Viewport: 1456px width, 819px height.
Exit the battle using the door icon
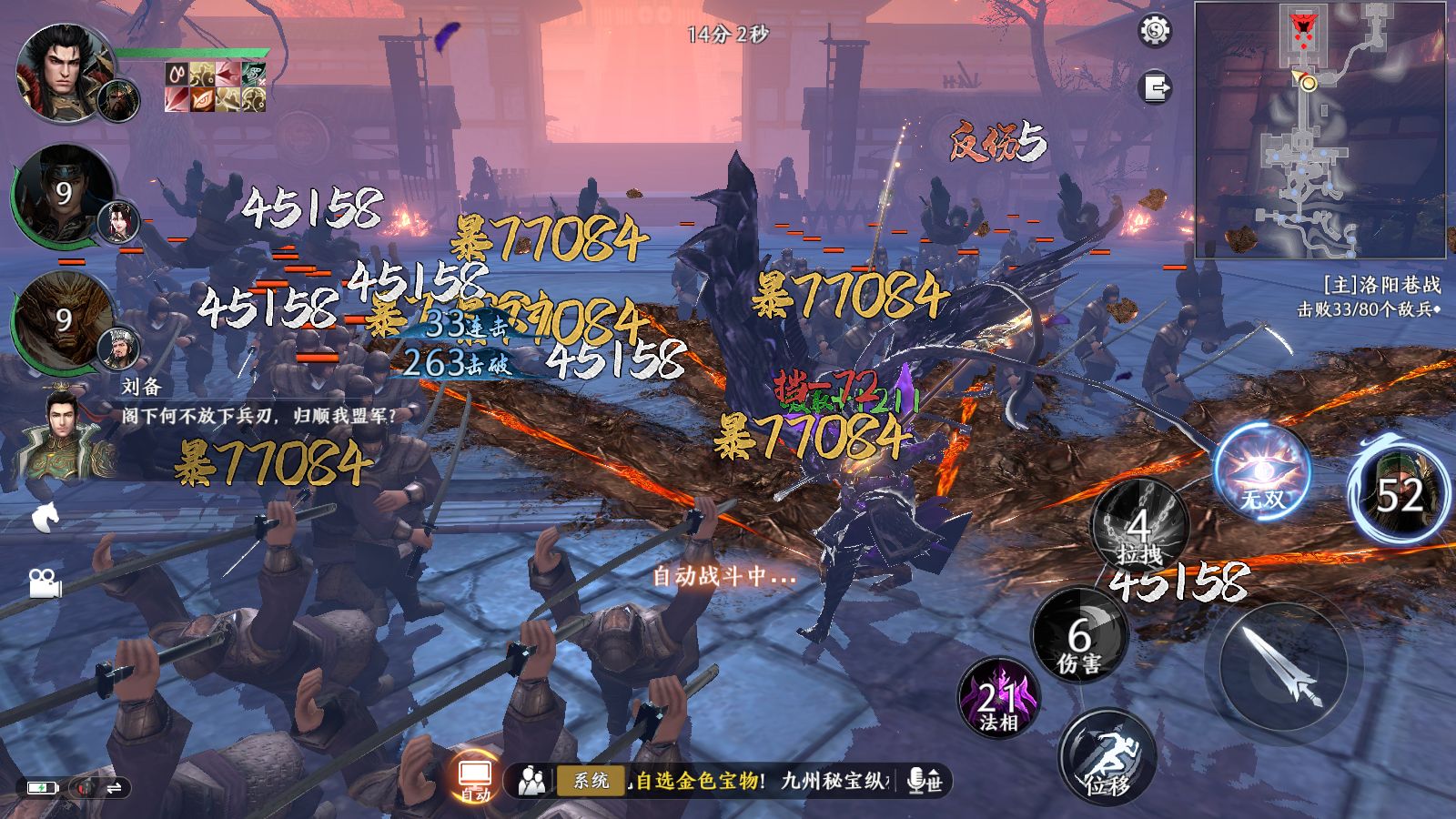[x=1156, y=88]
